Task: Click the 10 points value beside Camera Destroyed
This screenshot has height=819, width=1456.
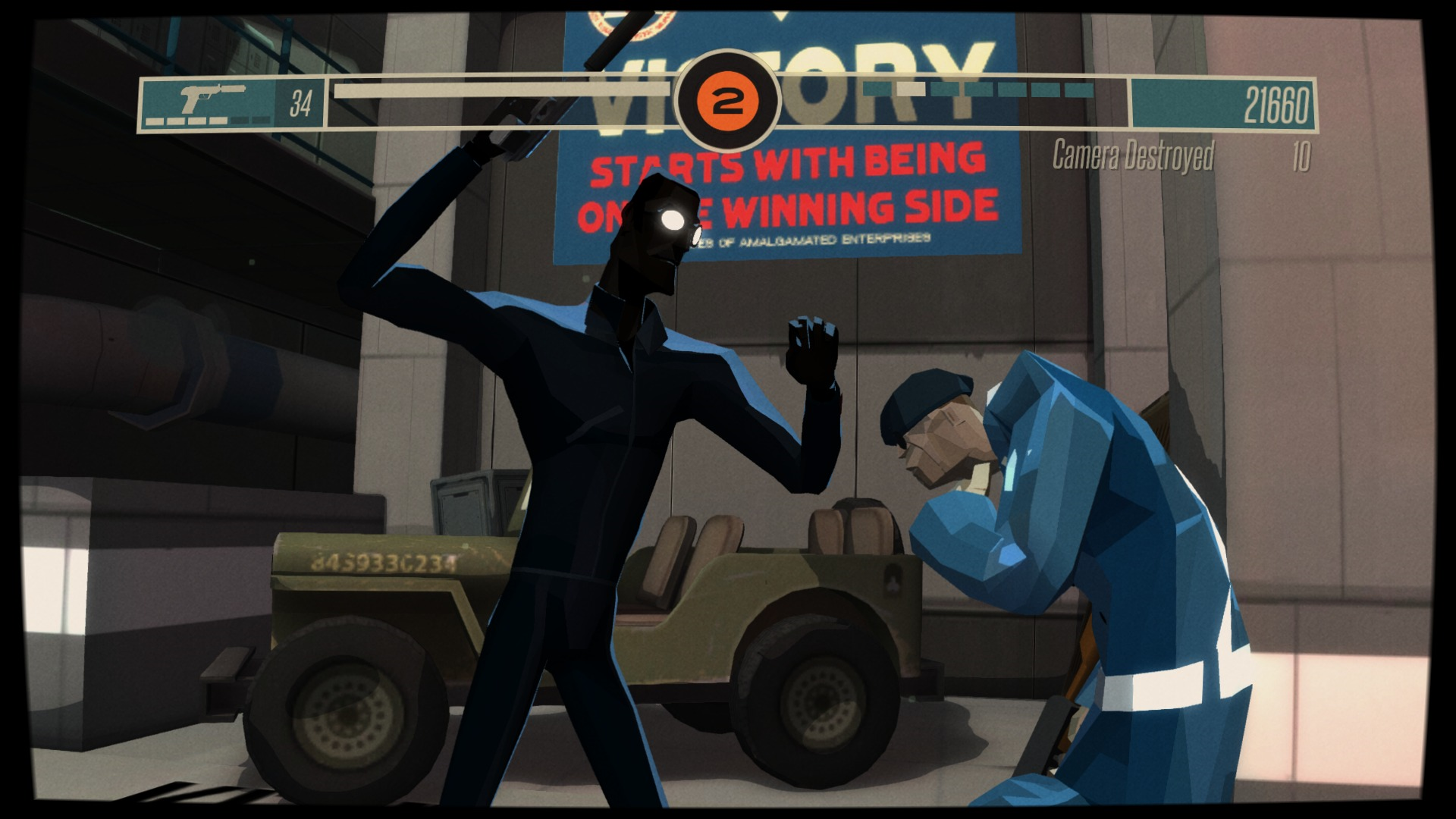Action: 1301,155
